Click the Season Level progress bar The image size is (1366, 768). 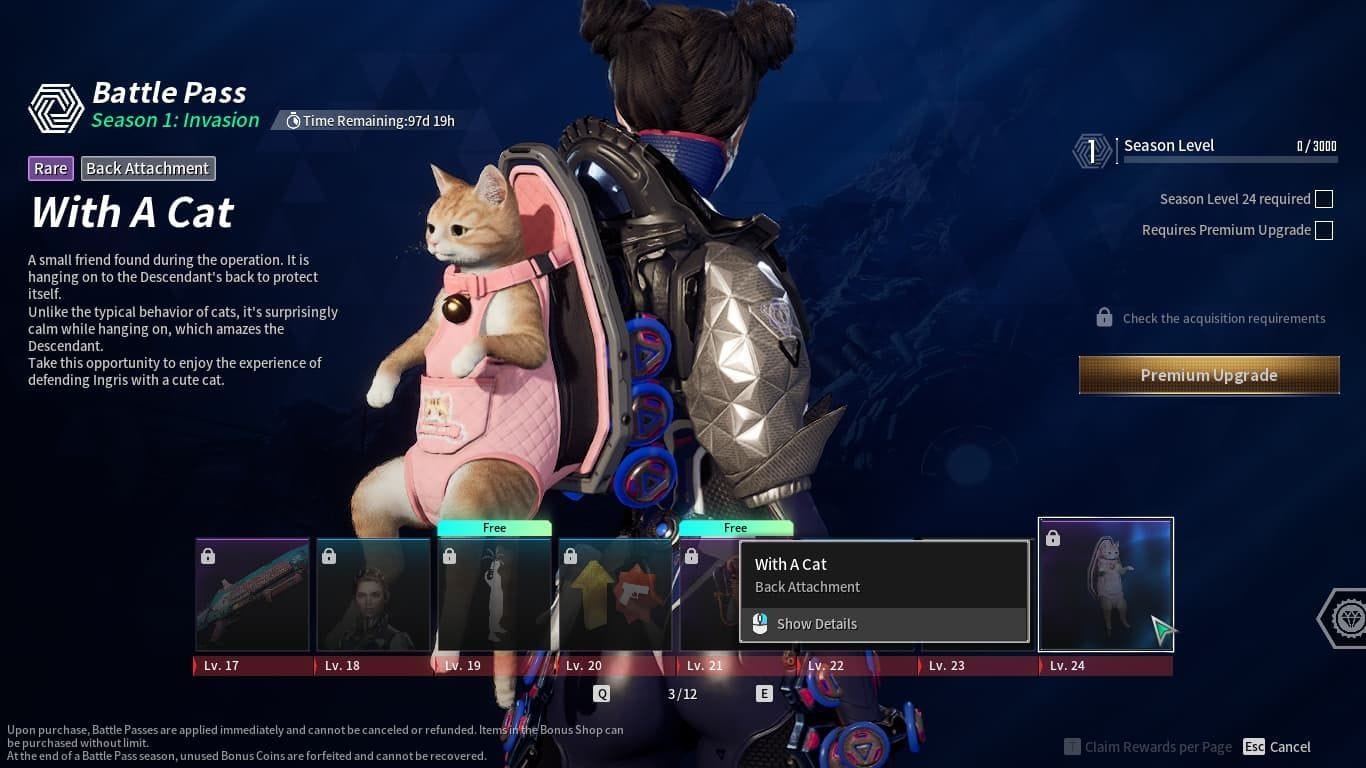[1230, 157]
